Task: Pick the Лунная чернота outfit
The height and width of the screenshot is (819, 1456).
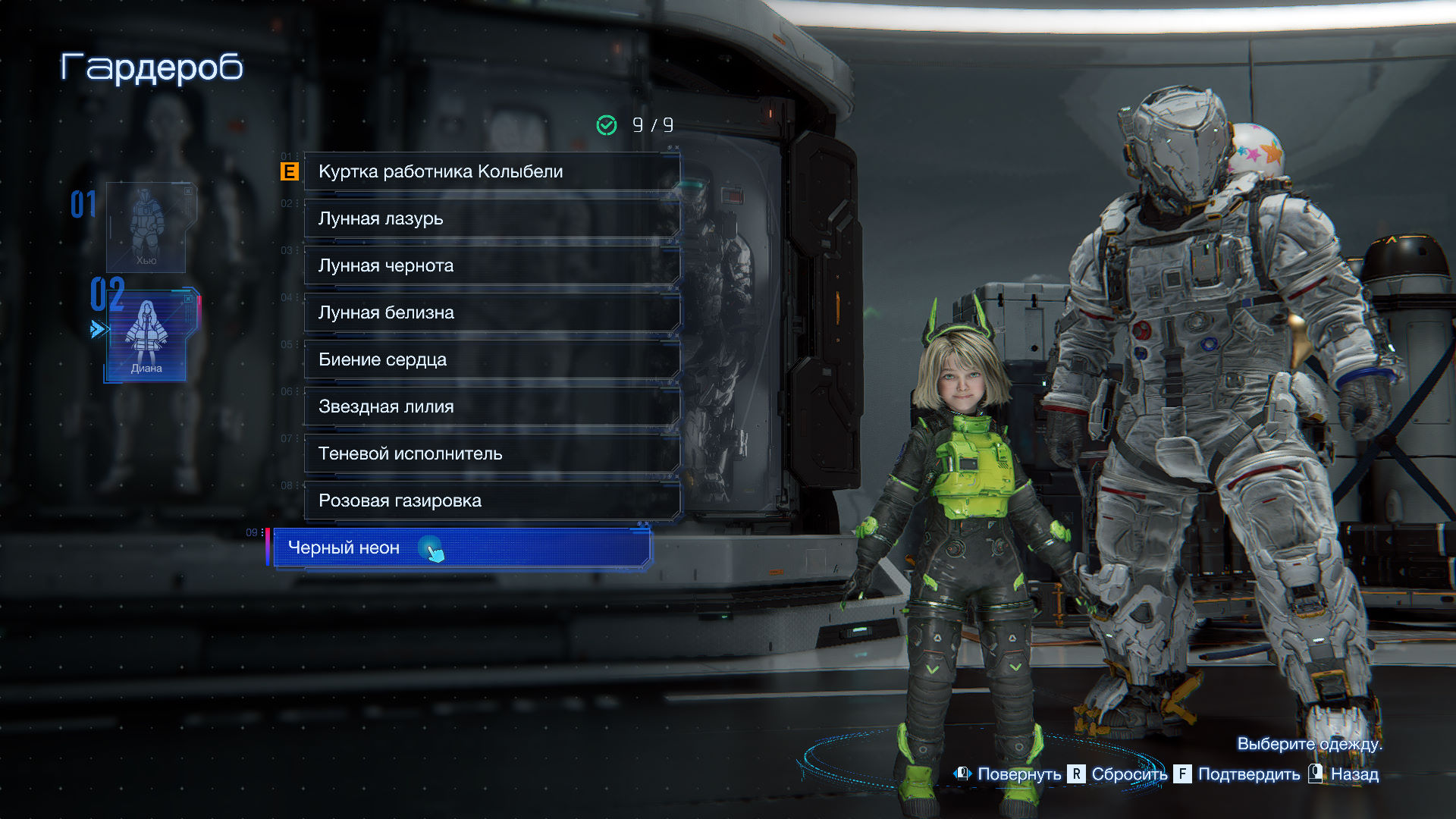Action: click(x=491, y=265)
